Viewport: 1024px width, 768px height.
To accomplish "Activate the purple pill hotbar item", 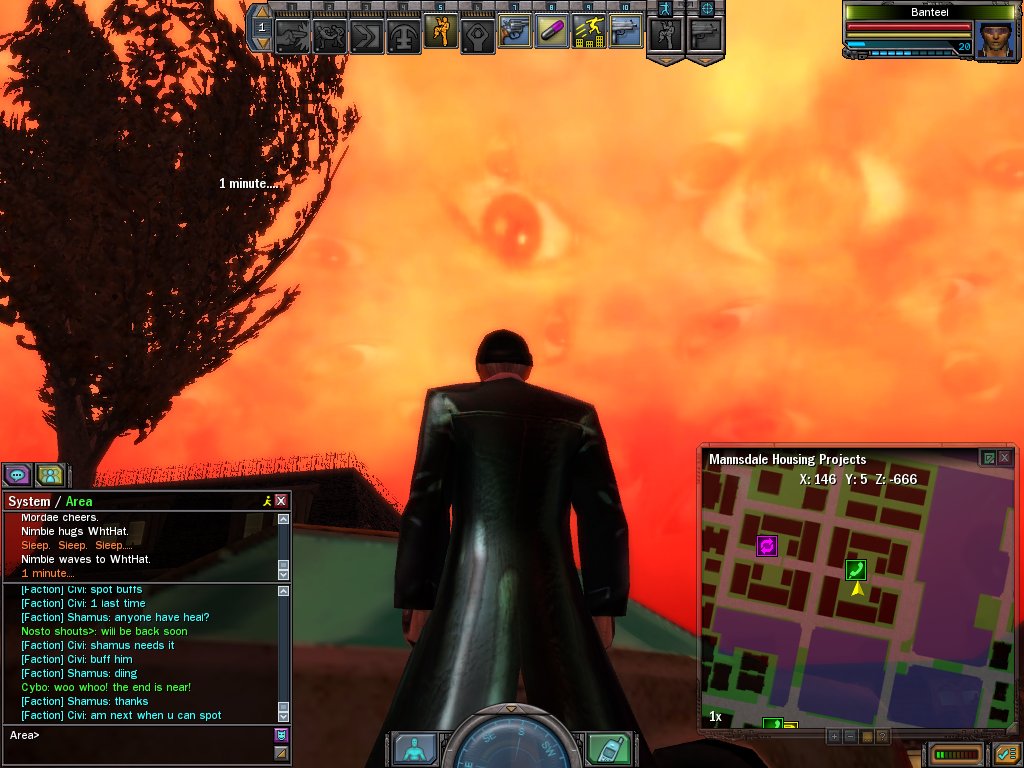I will 552,32.
